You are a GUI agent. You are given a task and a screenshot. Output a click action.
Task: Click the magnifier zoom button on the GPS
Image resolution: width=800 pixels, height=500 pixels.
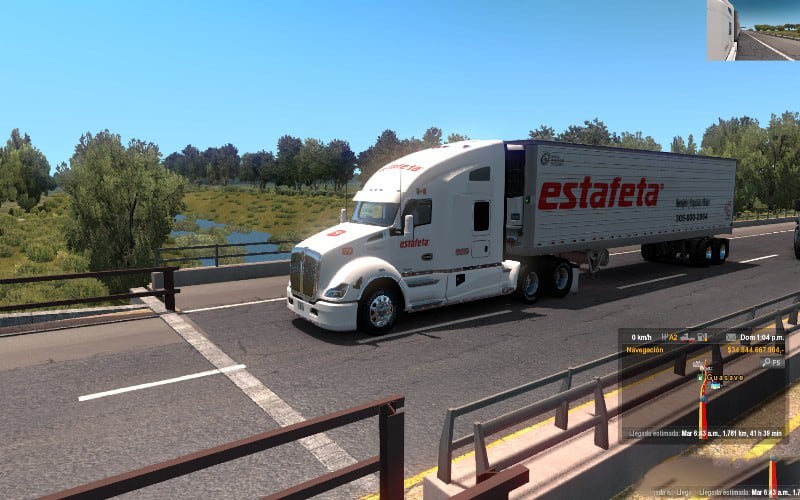tap(767, 363)
